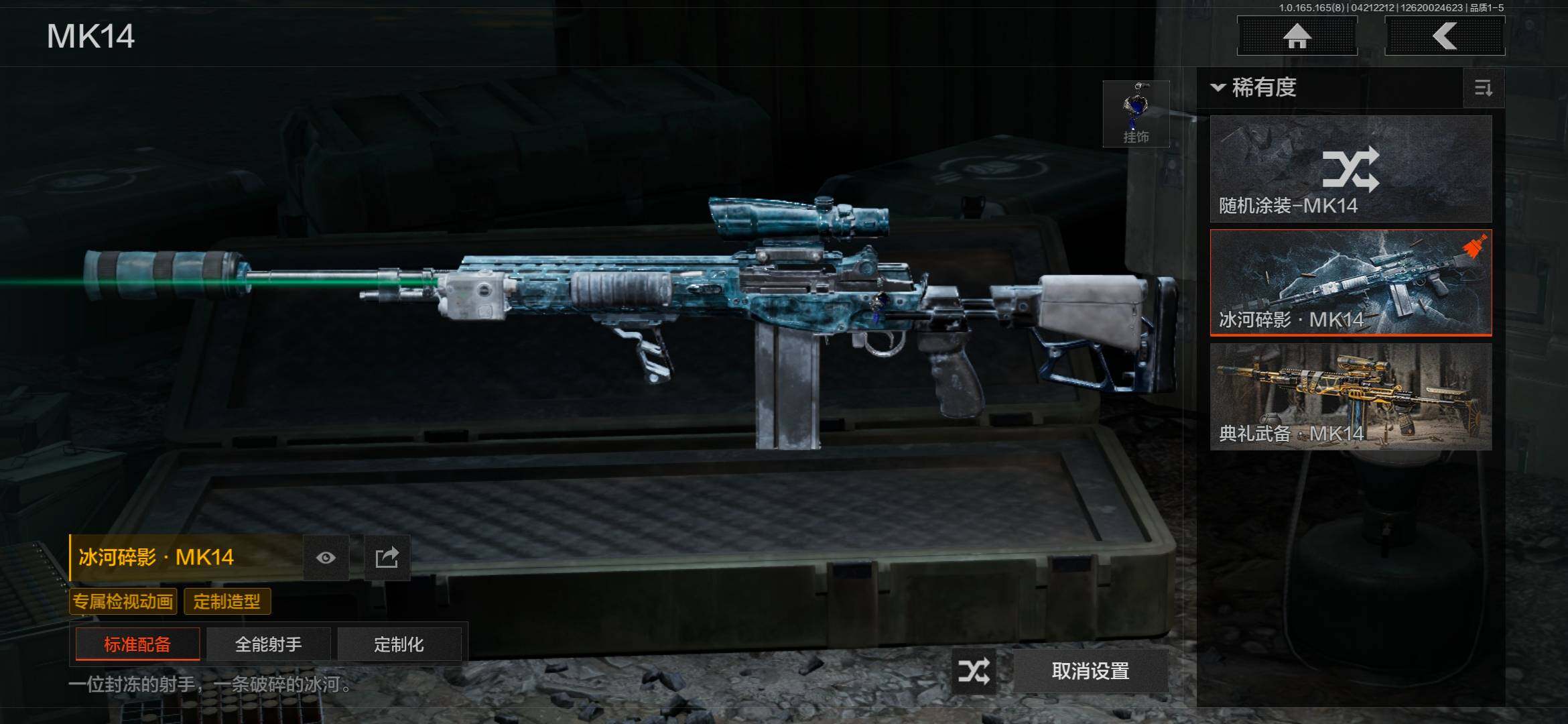Viewport: 1568px width, 724px height.
Task: Select the 随机涂装-MK14 random skin
Action: click(1350, 169)
